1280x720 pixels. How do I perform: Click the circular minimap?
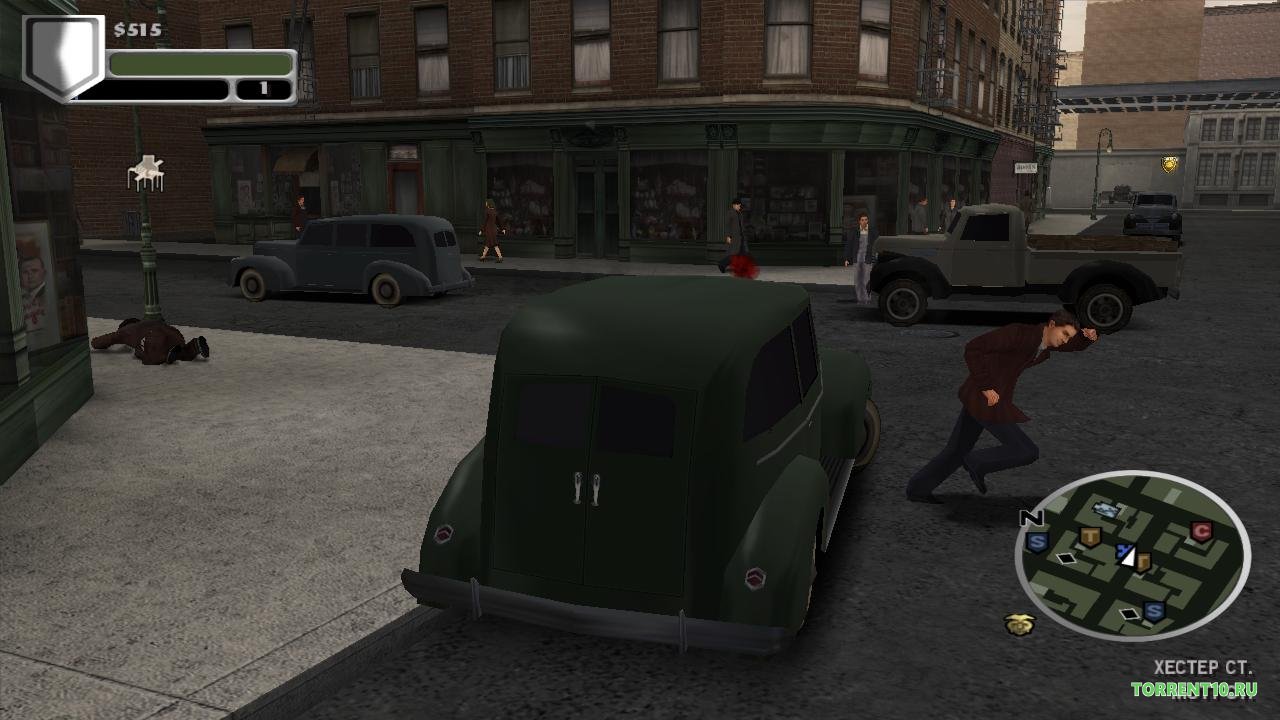(x=1132, y=556)
